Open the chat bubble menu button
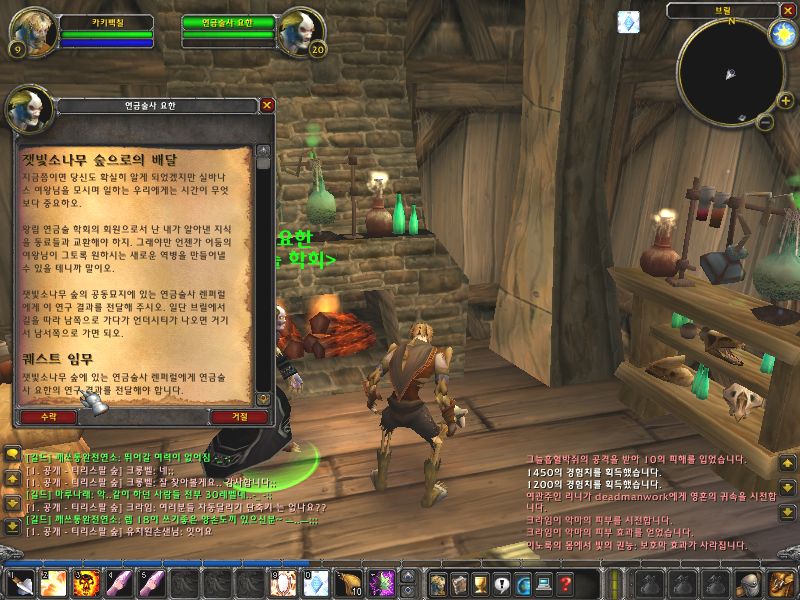Screen dimensions: 800x600 (x=10, y=454)
